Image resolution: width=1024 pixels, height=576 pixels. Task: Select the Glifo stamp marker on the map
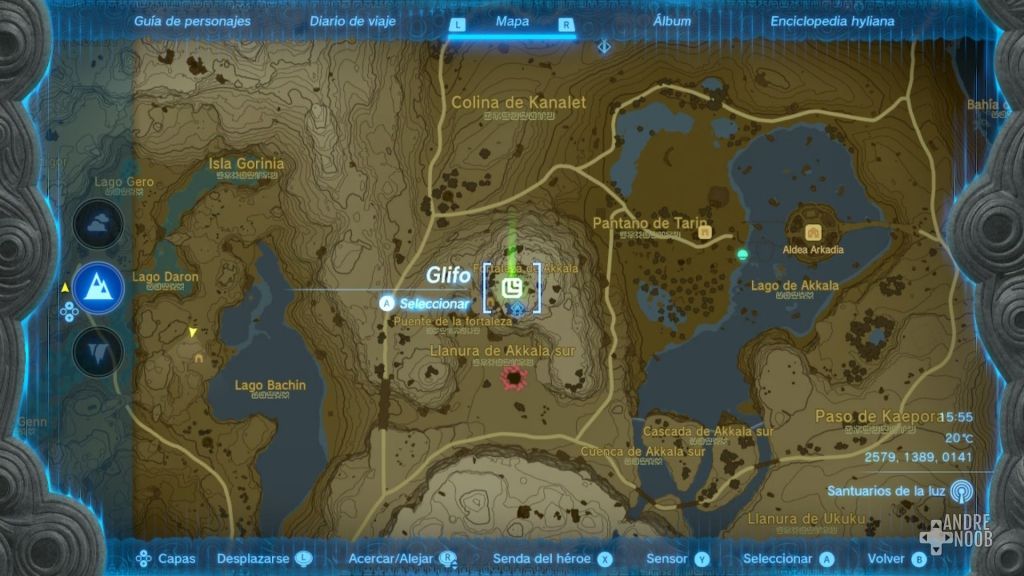(512, 289)
